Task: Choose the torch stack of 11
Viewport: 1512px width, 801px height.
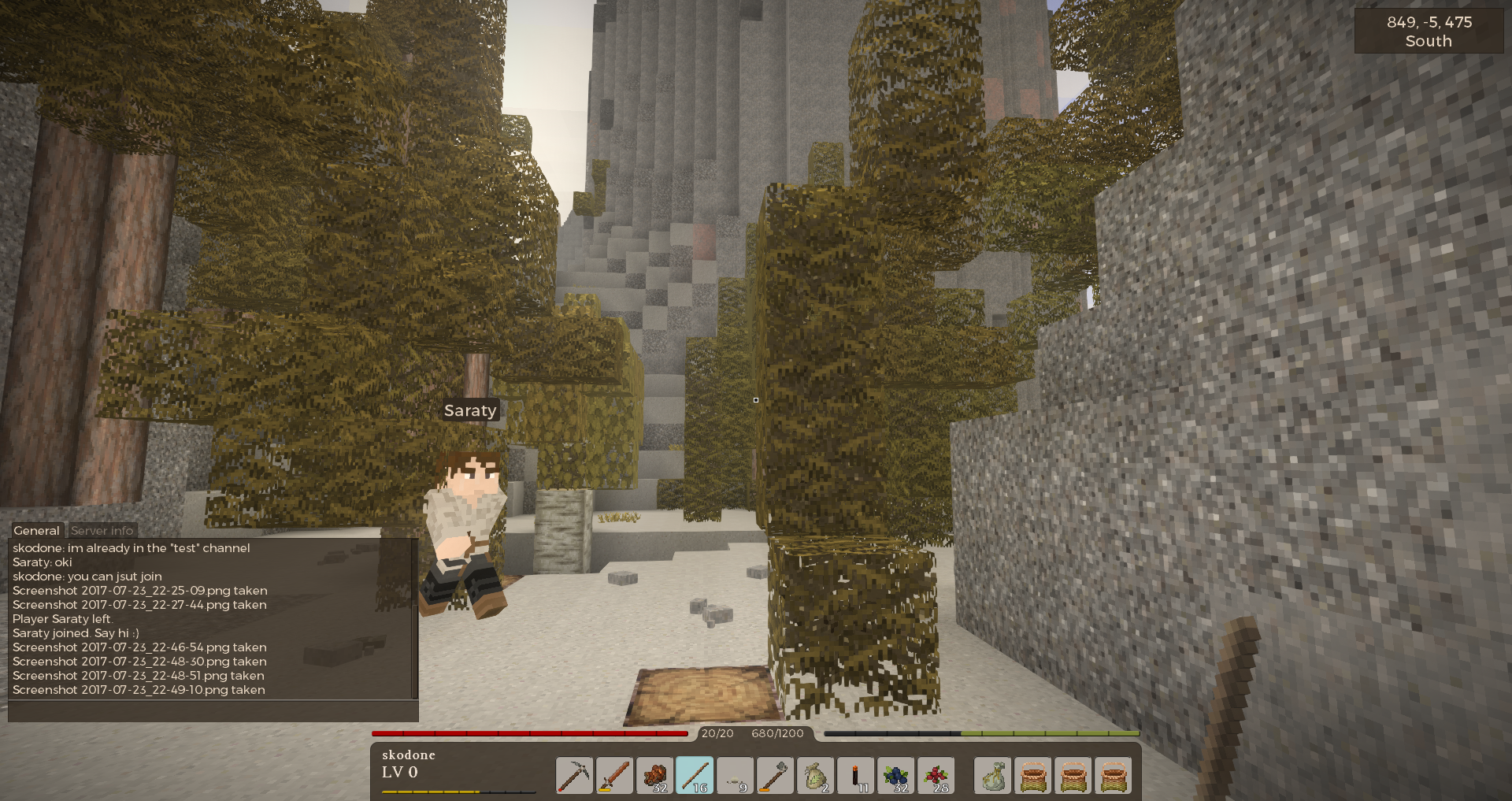Action: [855, 776]
